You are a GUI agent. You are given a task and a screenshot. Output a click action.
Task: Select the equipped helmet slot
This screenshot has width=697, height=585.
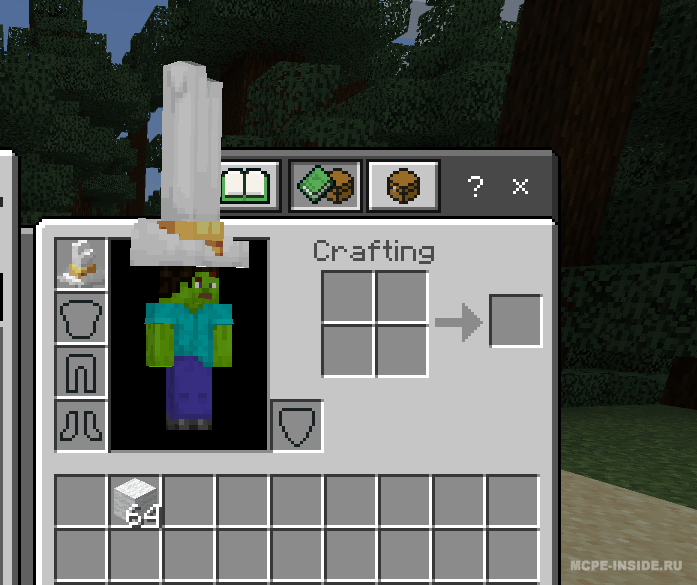(81, 265)
